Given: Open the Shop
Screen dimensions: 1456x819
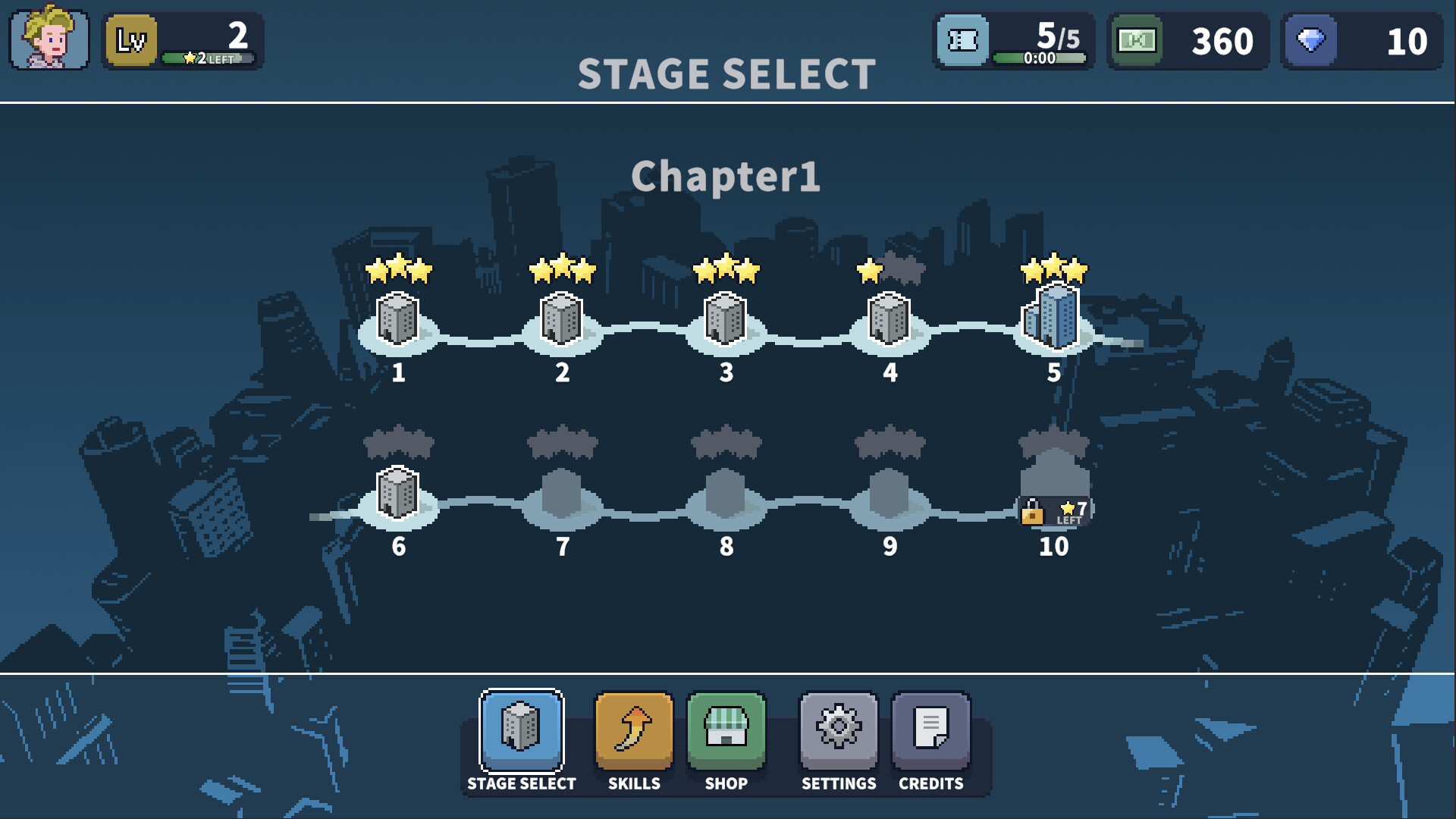Looking at the screenshot, I should (x=726, y=730).
